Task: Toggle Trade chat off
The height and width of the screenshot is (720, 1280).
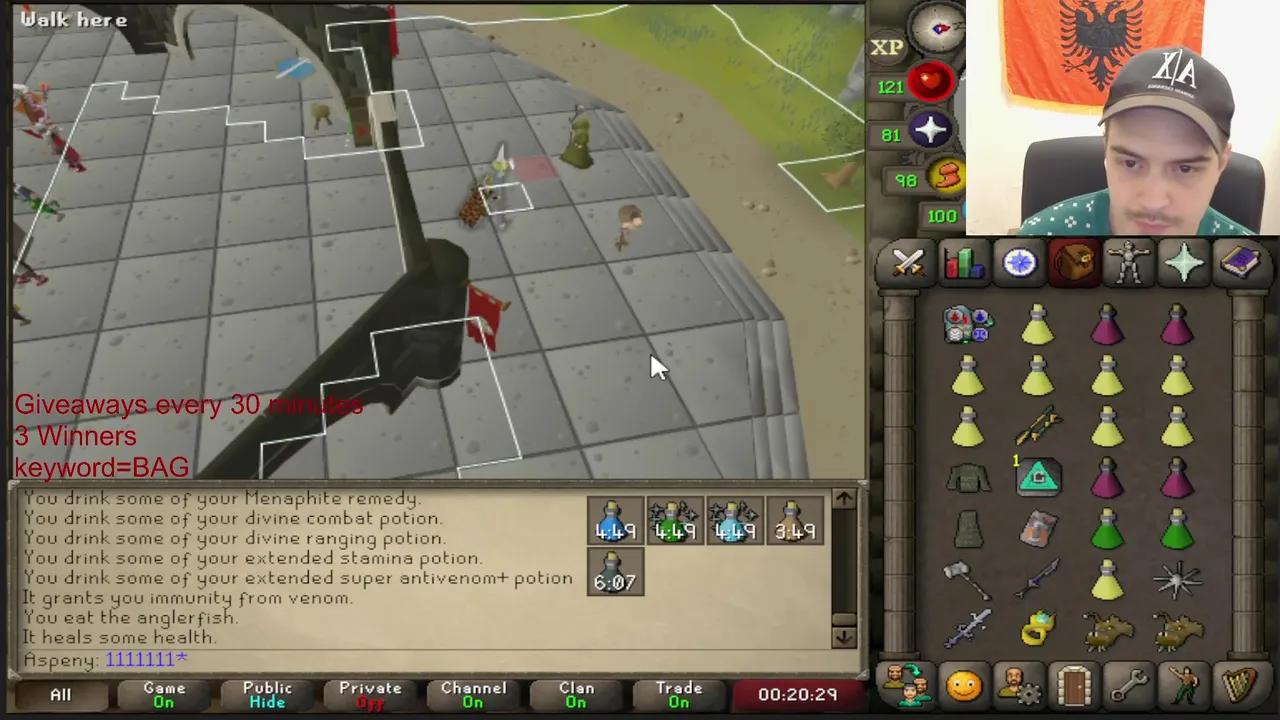Action: point(679,694)
